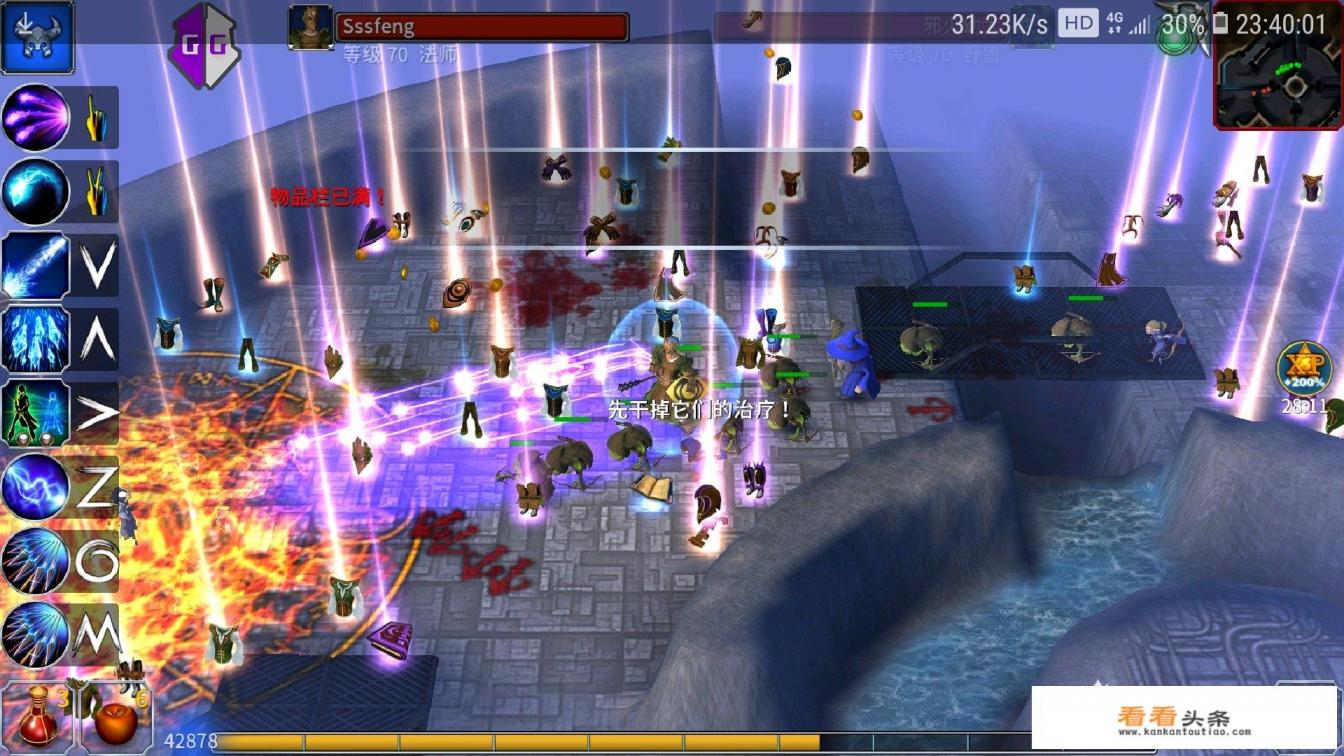1344x756 pixels.
Task: Eat the red apple consumable
Action: coord(115,713)
